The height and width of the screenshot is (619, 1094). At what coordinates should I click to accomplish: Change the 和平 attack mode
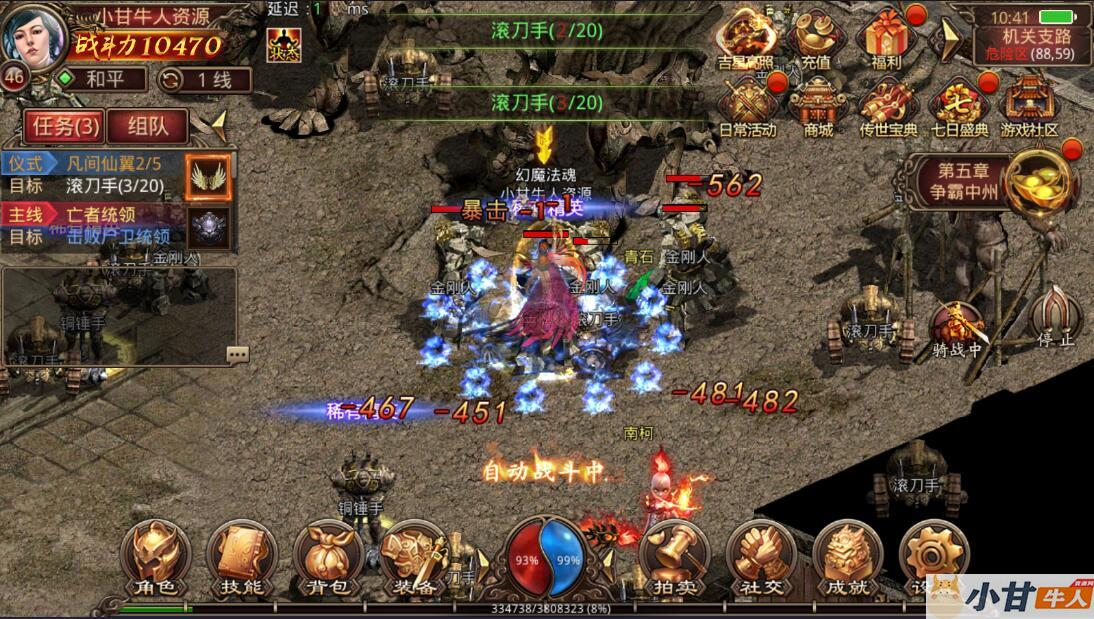(99, 79)
